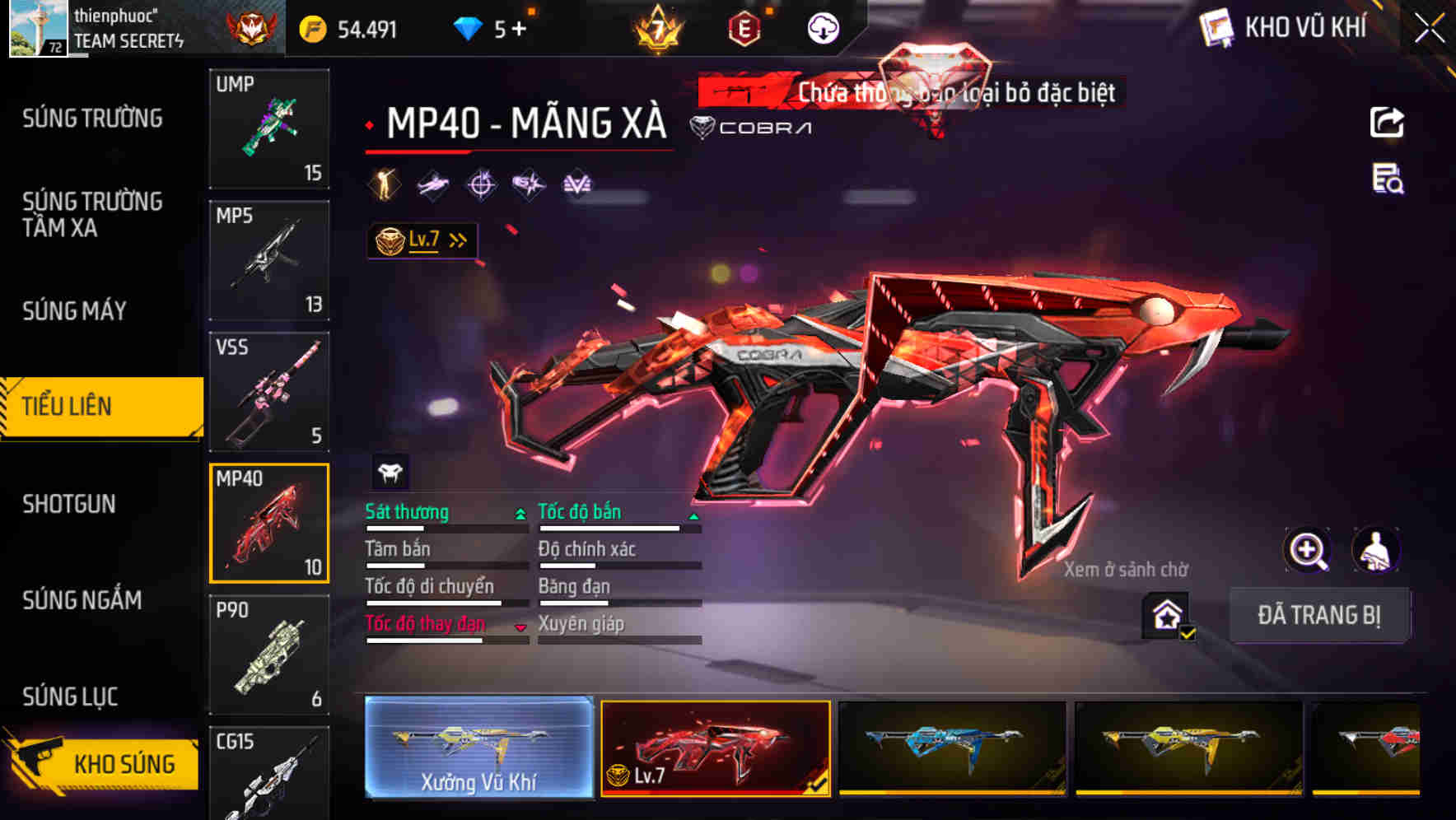The image size is (1456, 820).
Task: Click the Cobra badge icon below the weapon name
Action: pyautogui.click(x=702, y=128)
